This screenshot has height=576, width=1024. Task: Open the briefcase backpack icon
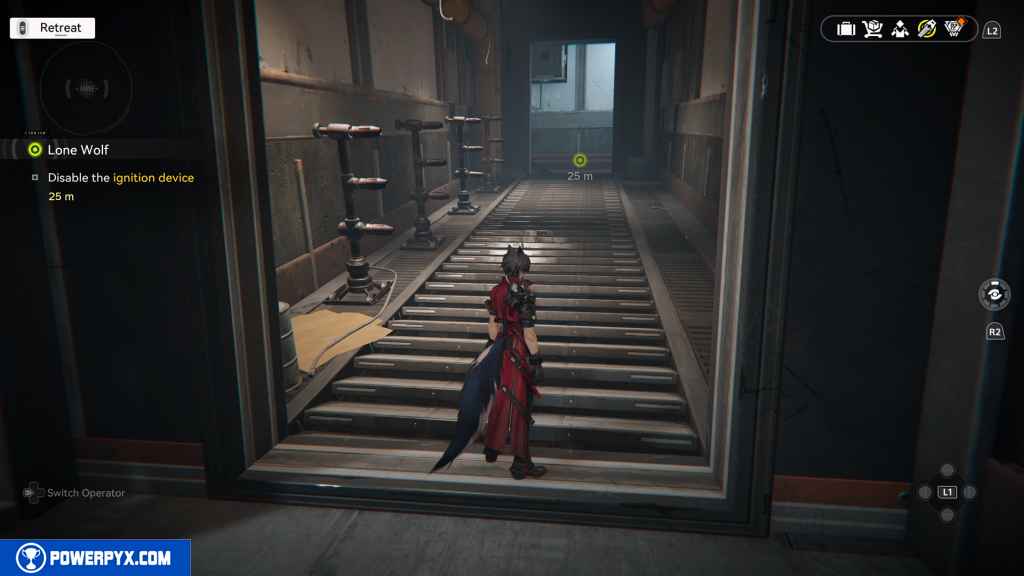pos(846,29)
